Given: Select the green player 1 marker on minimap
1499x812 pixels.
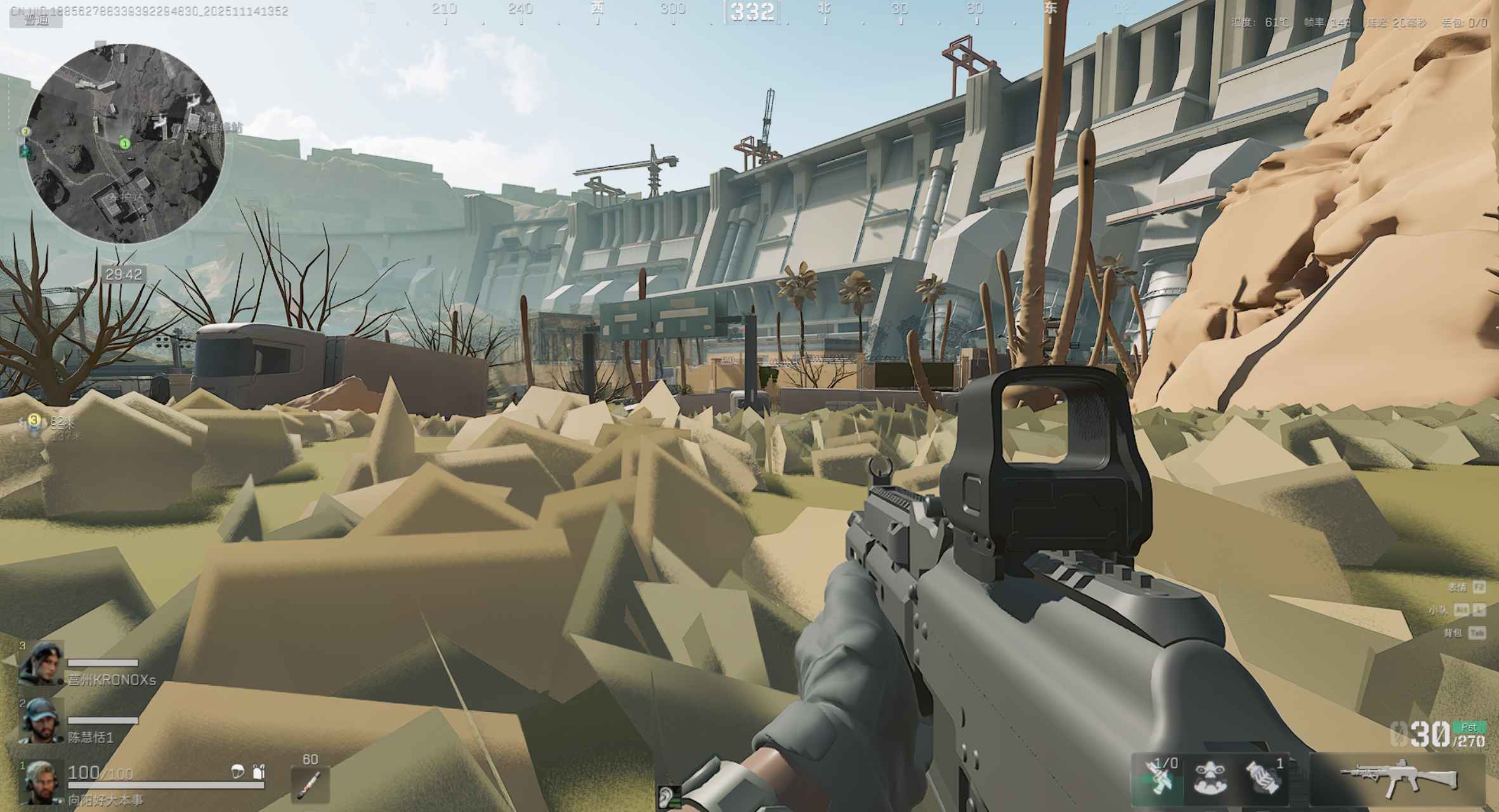Looking at the screenshot, I should [125, 144].
